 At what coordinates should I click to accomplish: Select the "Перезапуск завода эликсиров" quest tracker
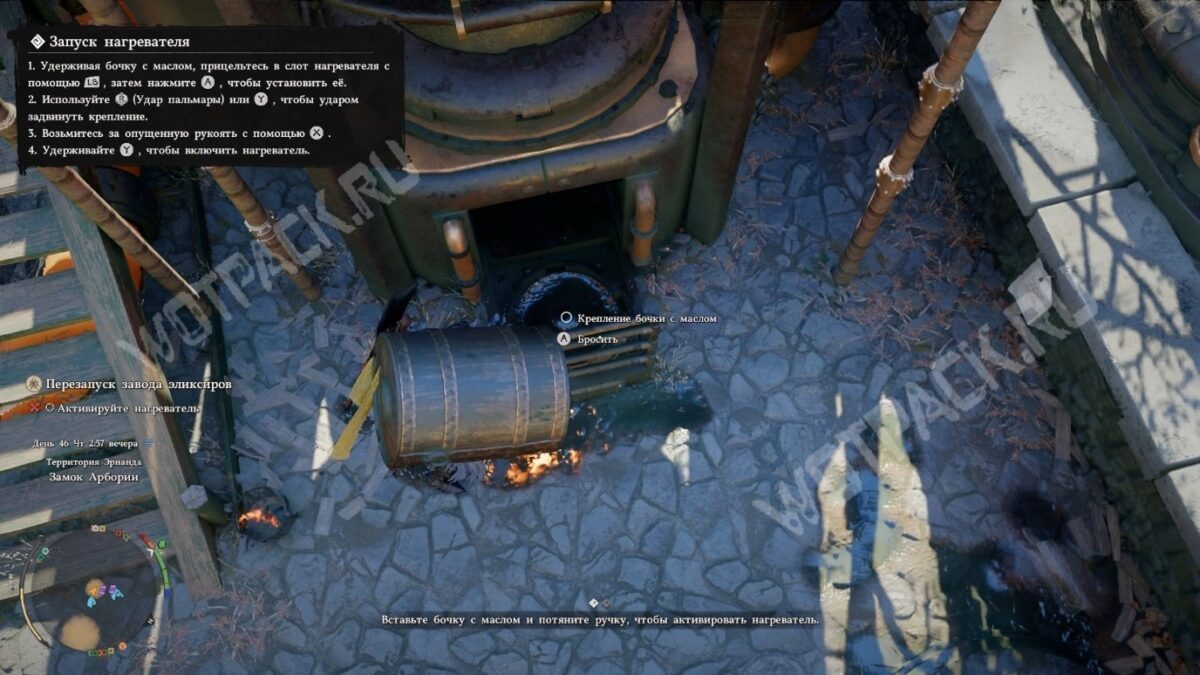coord(138,384)
